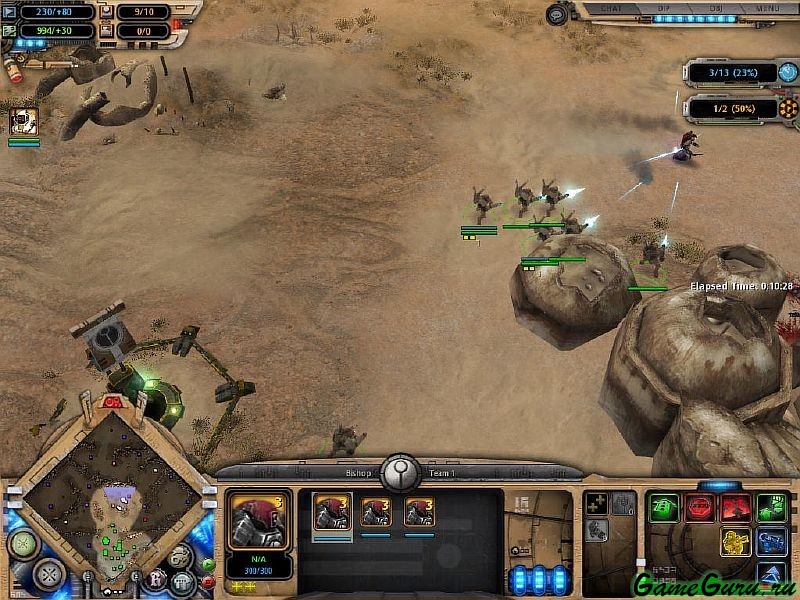The width and height of the screenshot is (800, 600).
Task: Click the blue vehicle command icon
Action: click(771, 542)
